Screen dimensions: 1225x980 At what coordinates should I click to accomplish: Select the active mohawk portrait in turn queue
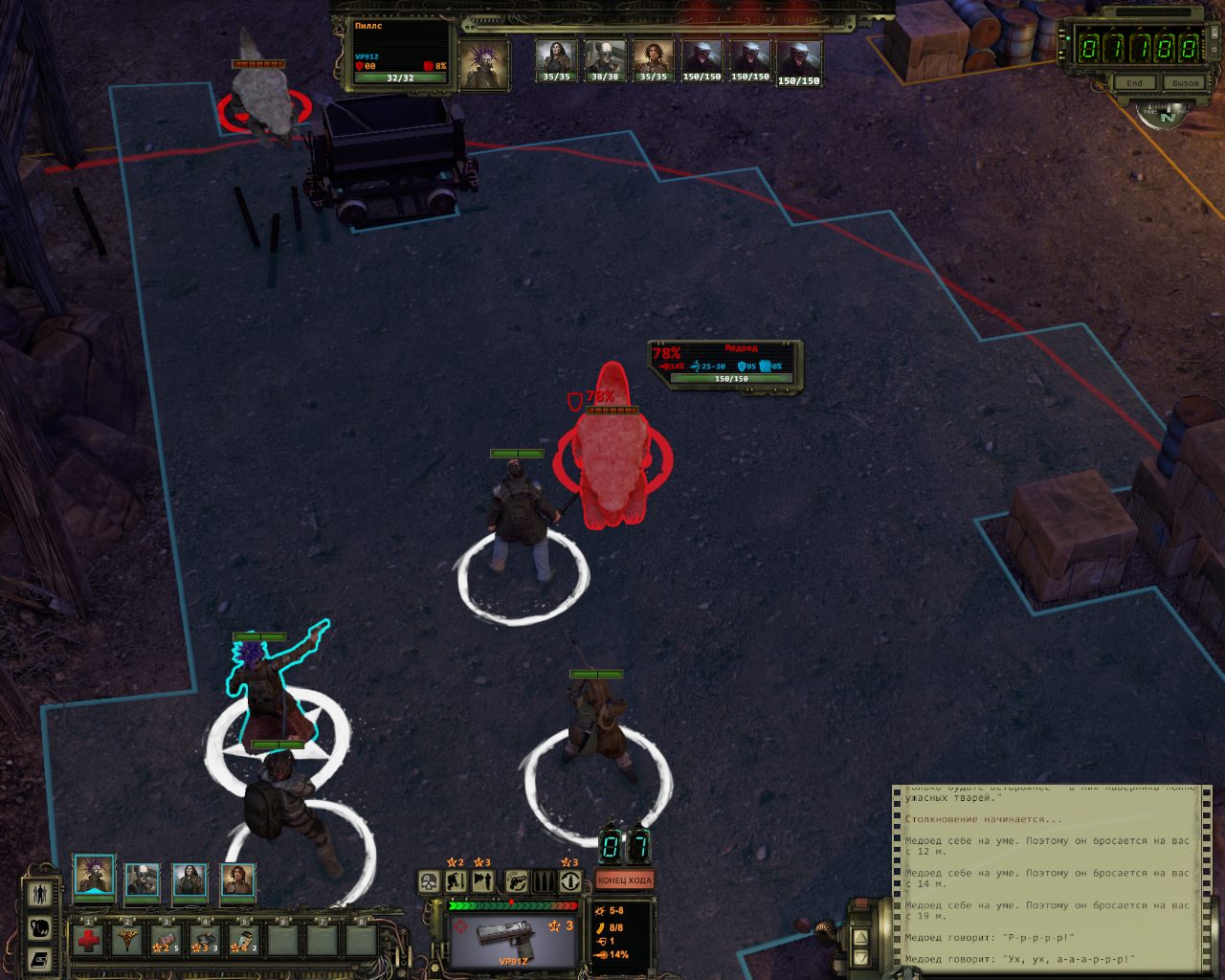(483, 64)
